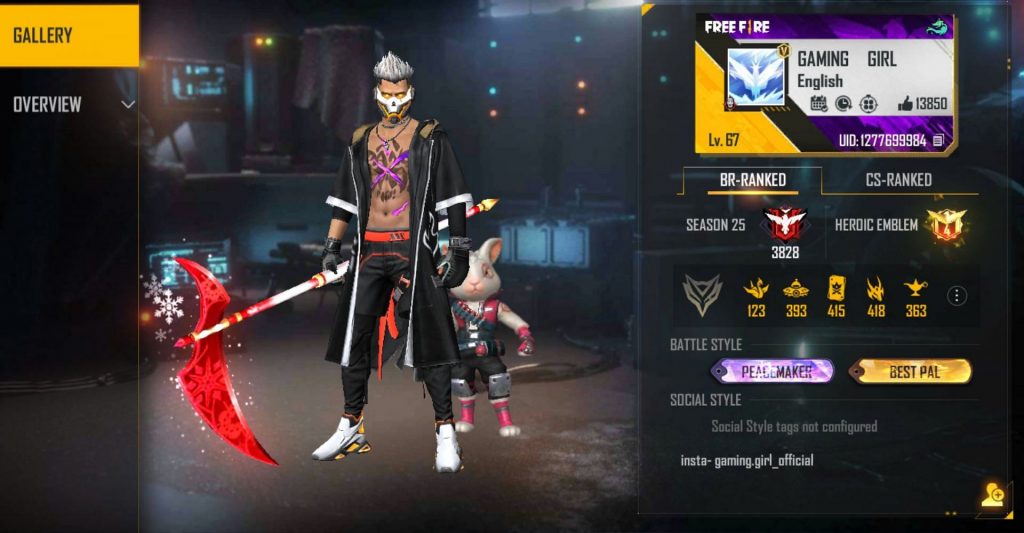1024x533 pixels.
Task: Open the origami crane badge showing 123
Action: [755, 289]
